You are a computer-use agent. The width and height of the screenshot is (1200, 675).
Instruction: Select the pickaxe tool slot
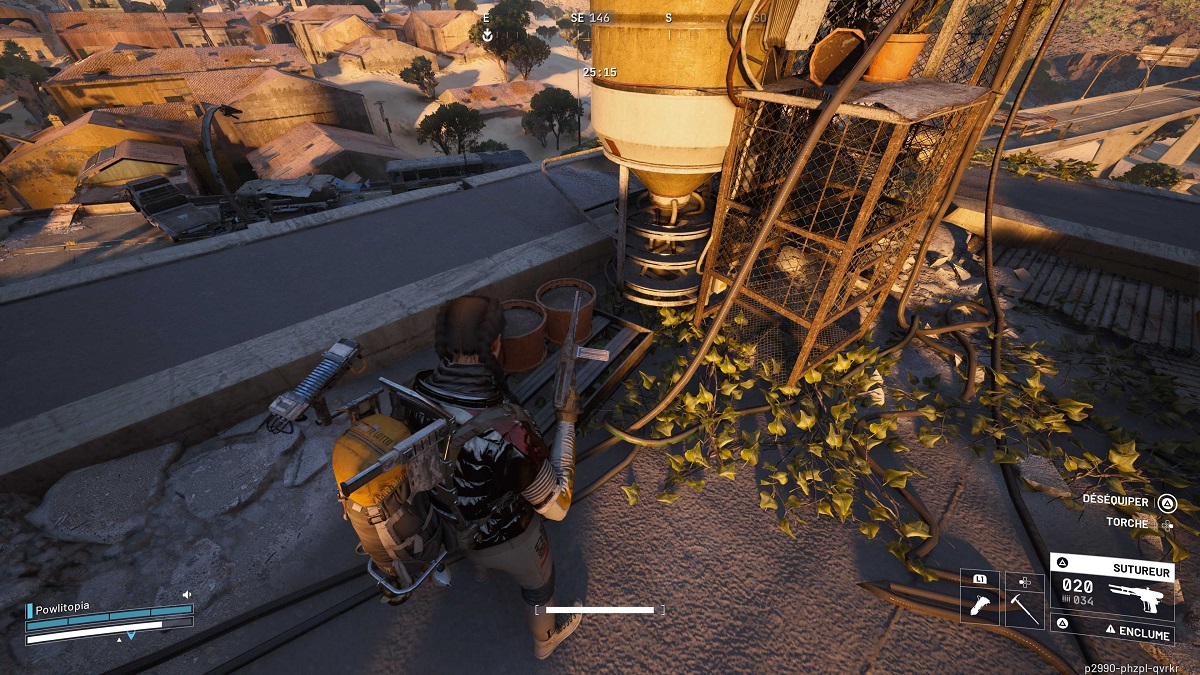click(x=1024, y=606)
